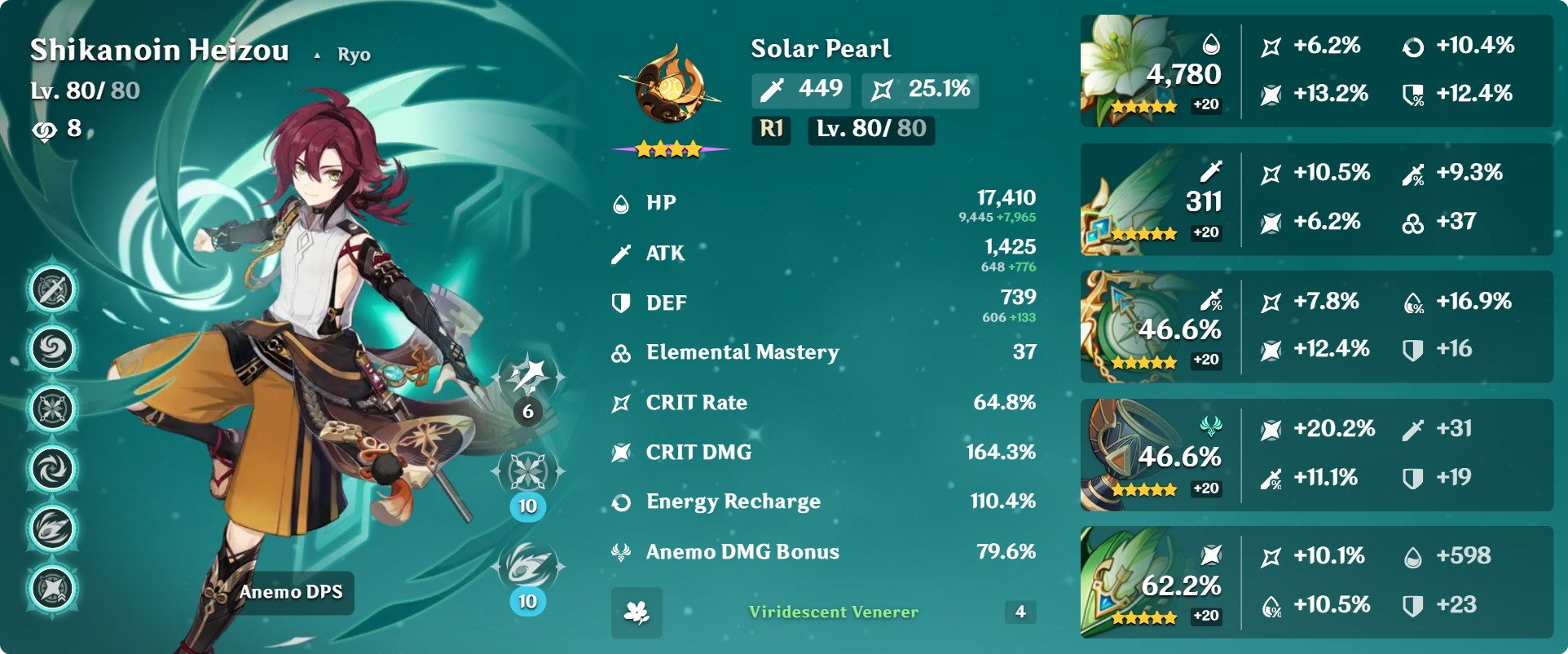
Task: Pick the goblet artifact with Anemo bonus
Action: coord(1125,455)
